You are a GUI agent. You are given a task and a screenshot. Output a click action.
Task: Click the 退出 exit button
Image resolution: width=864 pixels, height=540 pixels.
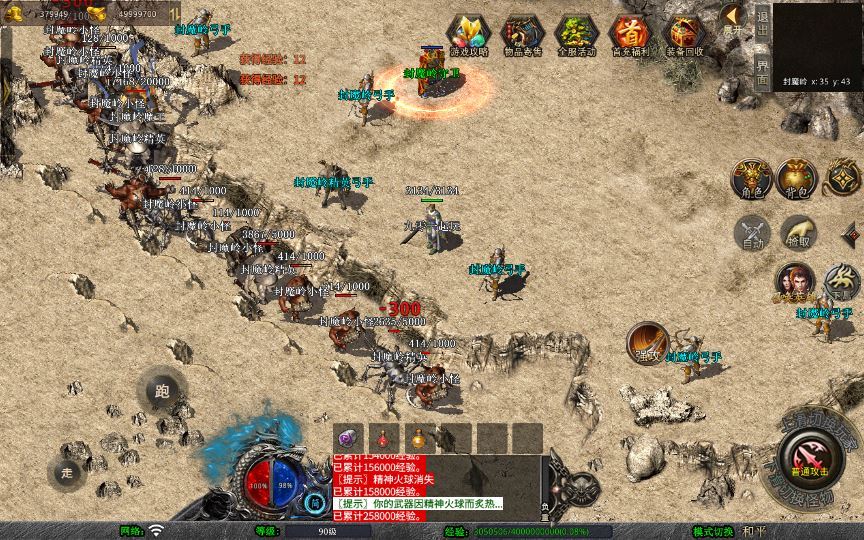[763, 22]
